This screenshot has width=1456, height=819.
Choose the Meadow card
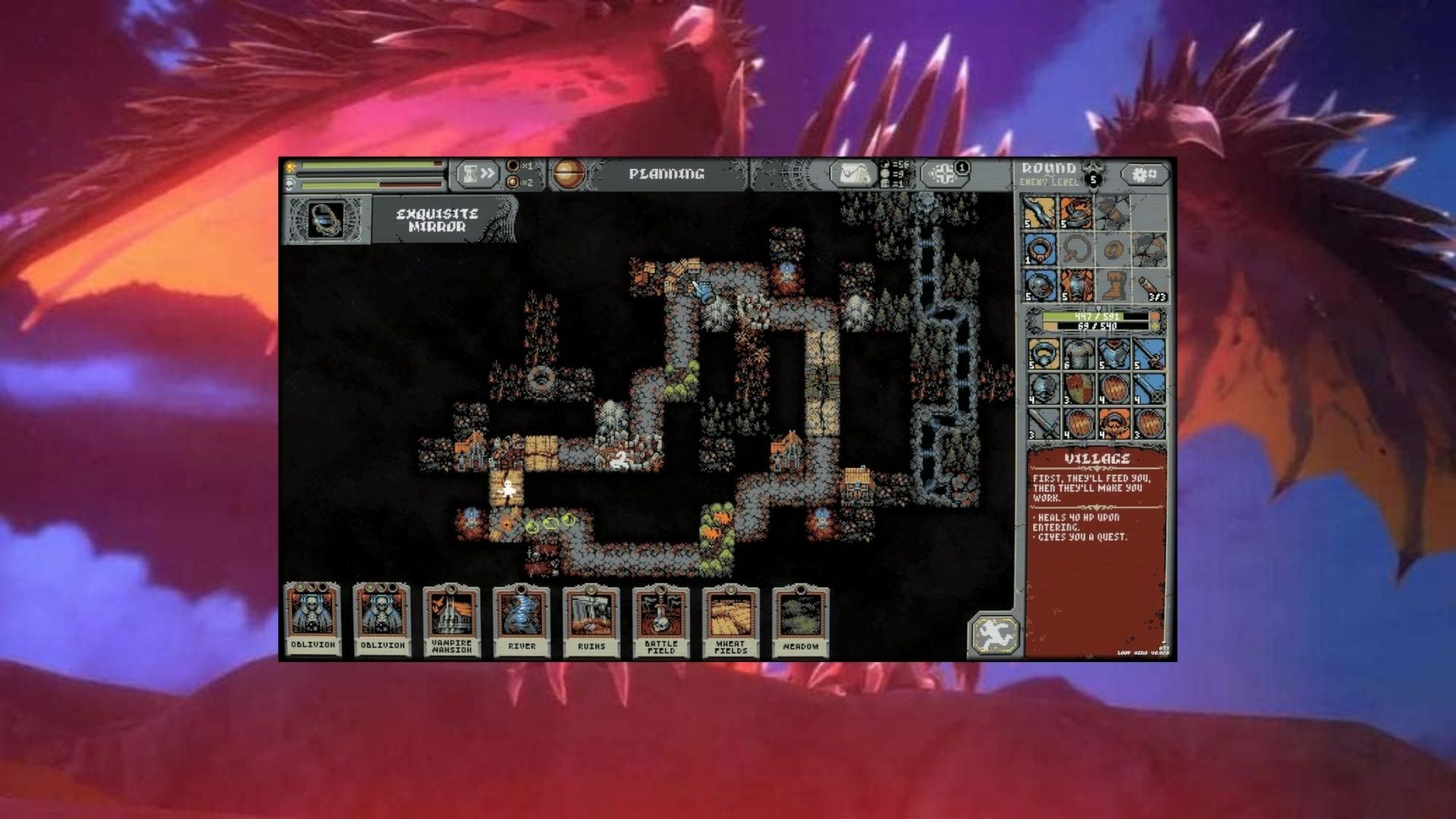pyautogui.click(x=800, y=620)
